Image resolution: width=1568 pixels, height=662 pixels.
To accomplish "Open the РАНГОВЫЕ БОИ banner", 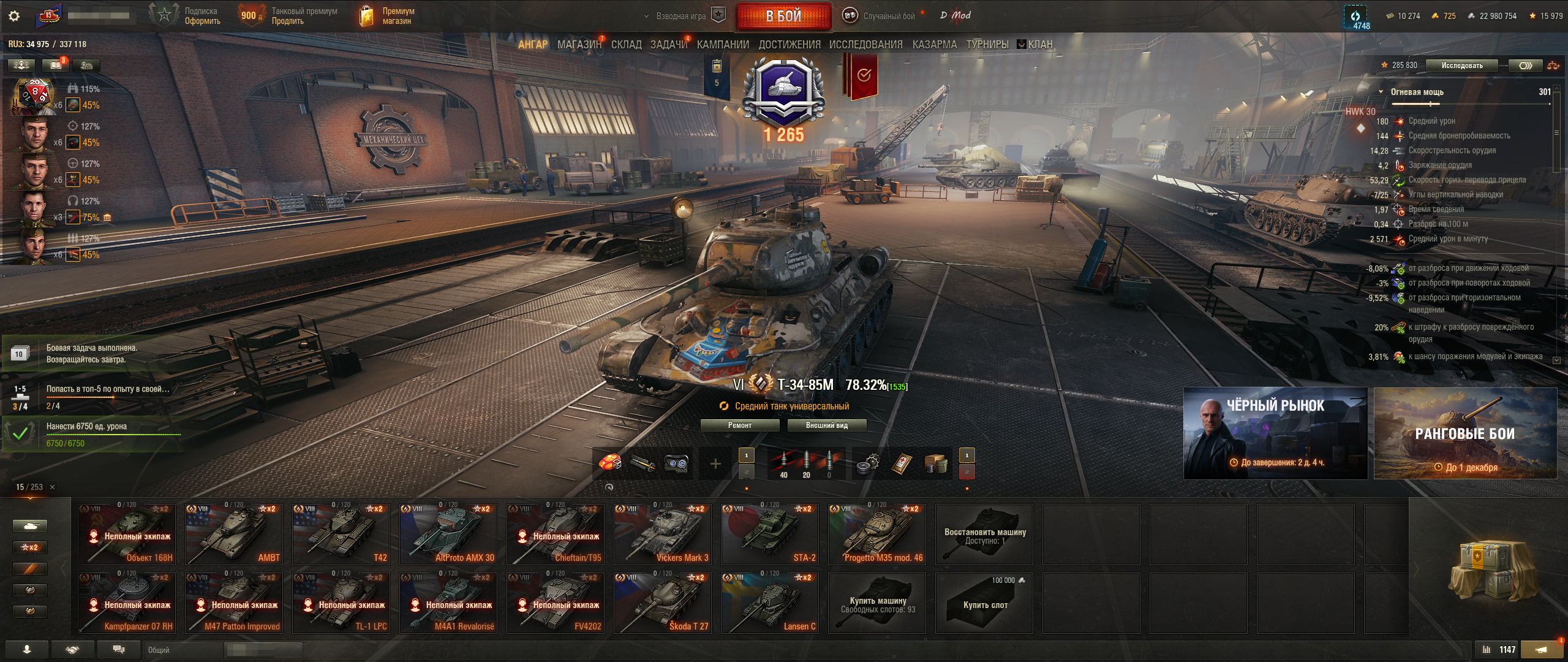I will (1465, 433).
